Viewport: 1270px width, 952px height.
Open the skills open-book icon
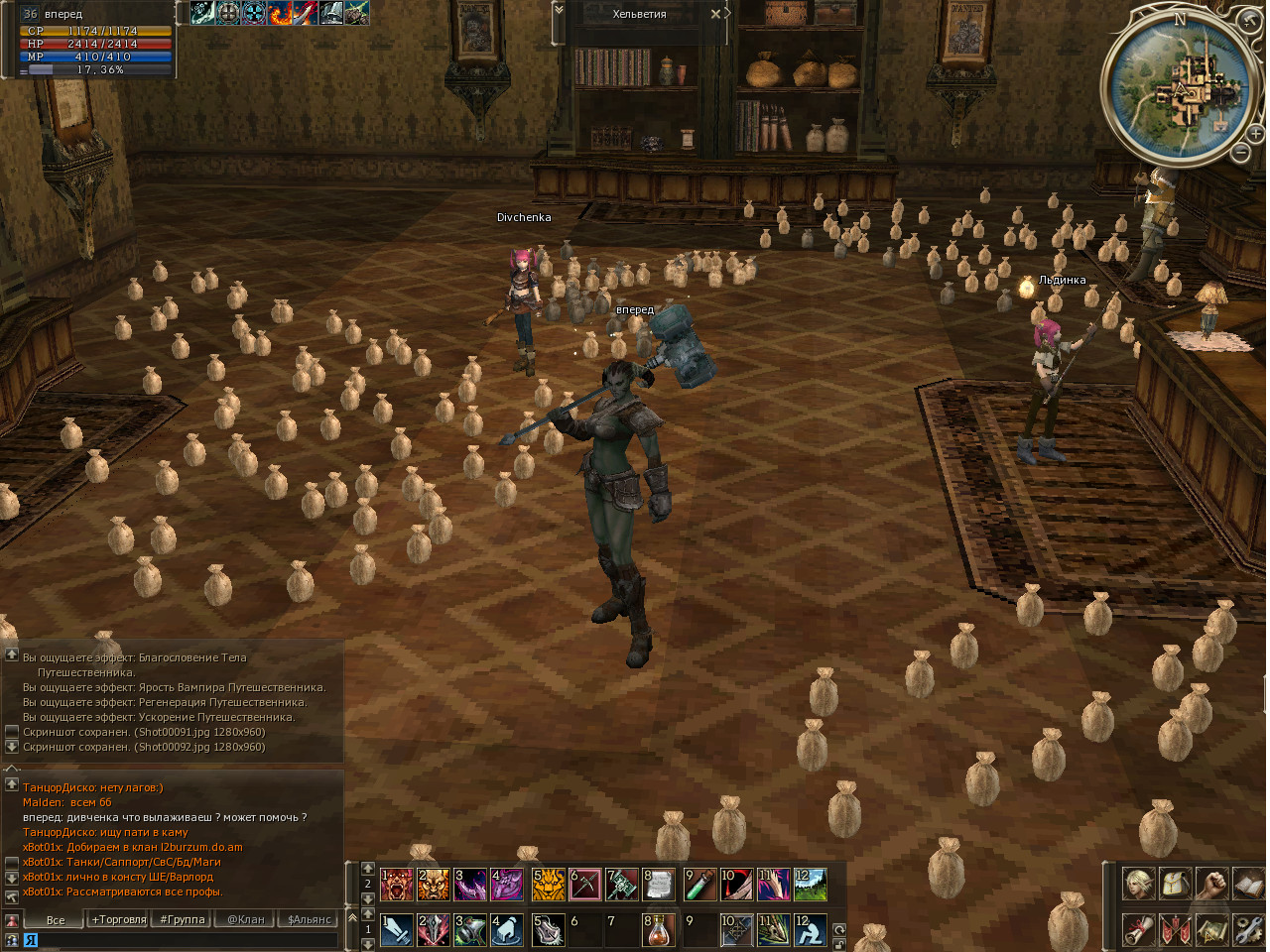point(1248,884)
